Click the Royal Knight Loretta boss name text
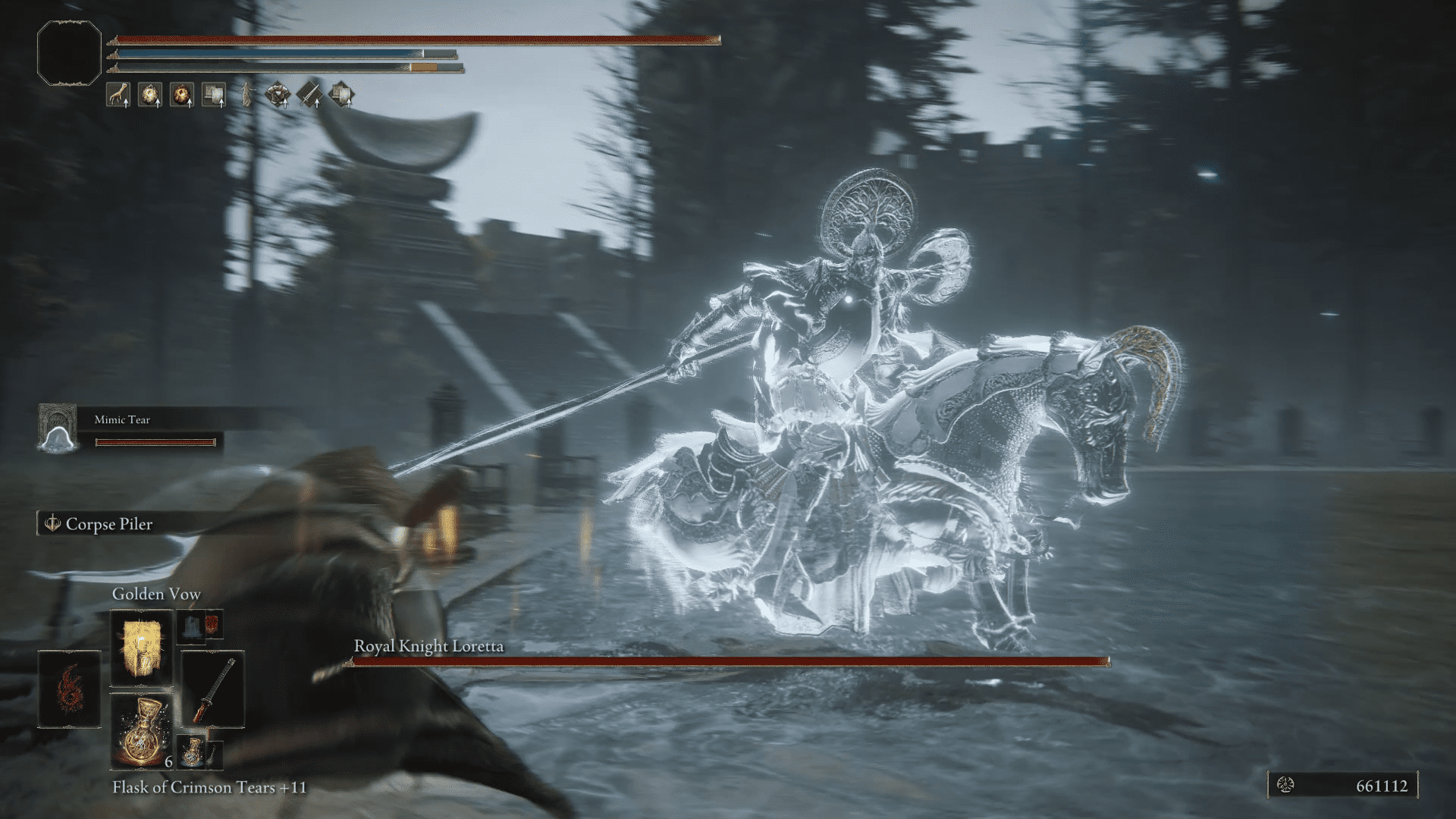 click(430, 647)
